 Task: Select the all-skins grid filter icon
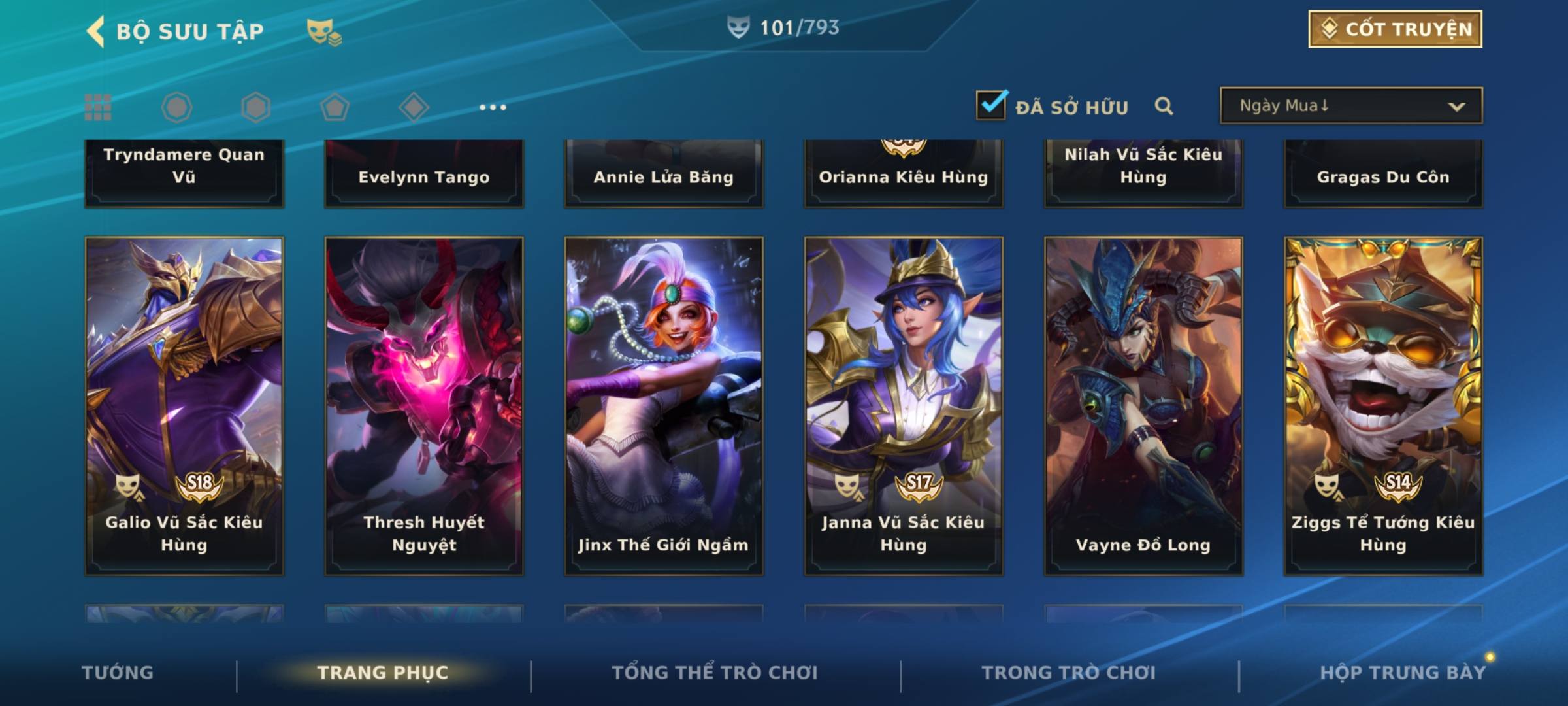pos(98,107)
